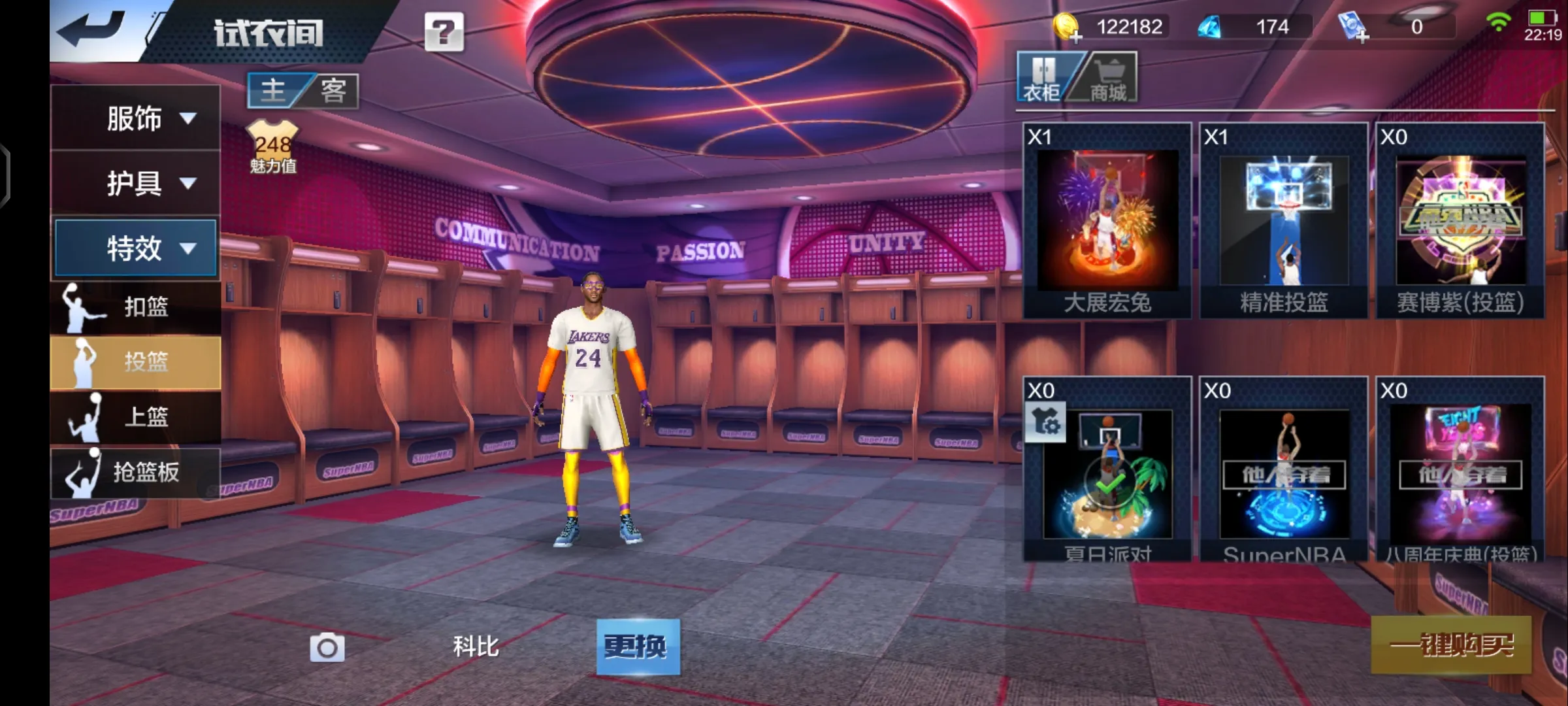Select the 大展宏兔 shooting effect

1107,221
